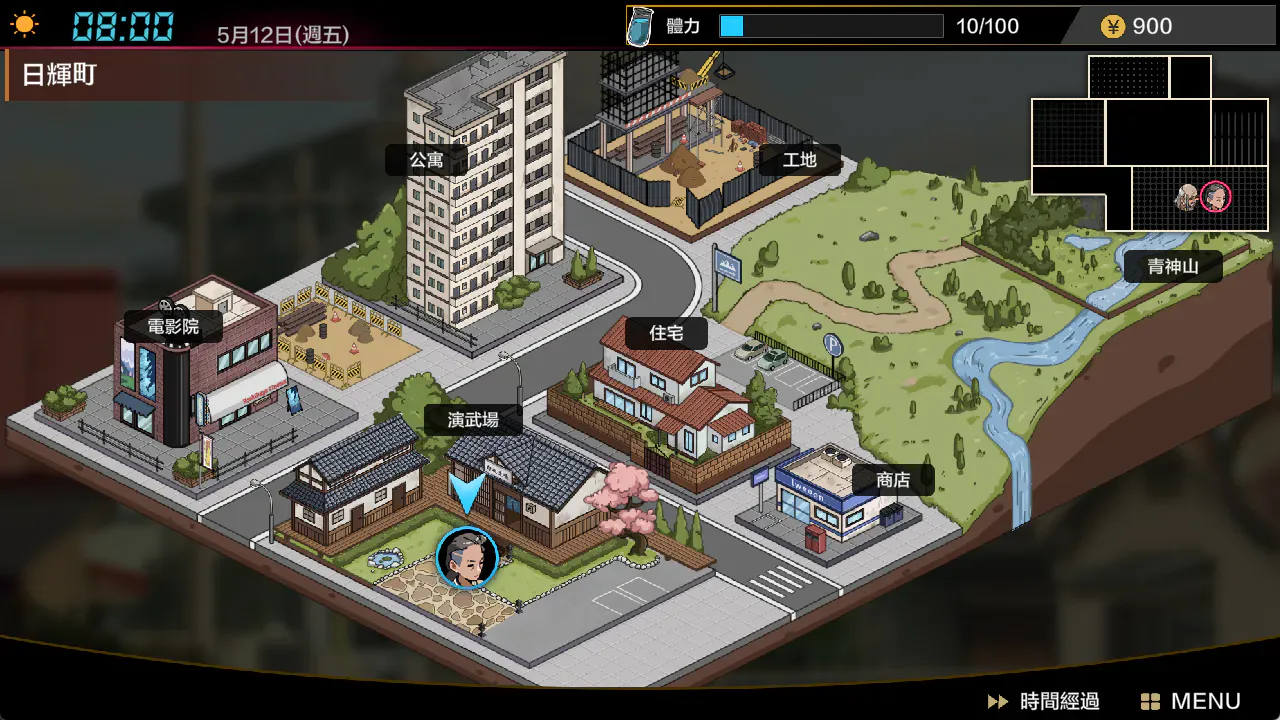This screenshot has width=1280, height=720.
Task: Enter the 演武場 dojo location label
Action: click(473, 420)
